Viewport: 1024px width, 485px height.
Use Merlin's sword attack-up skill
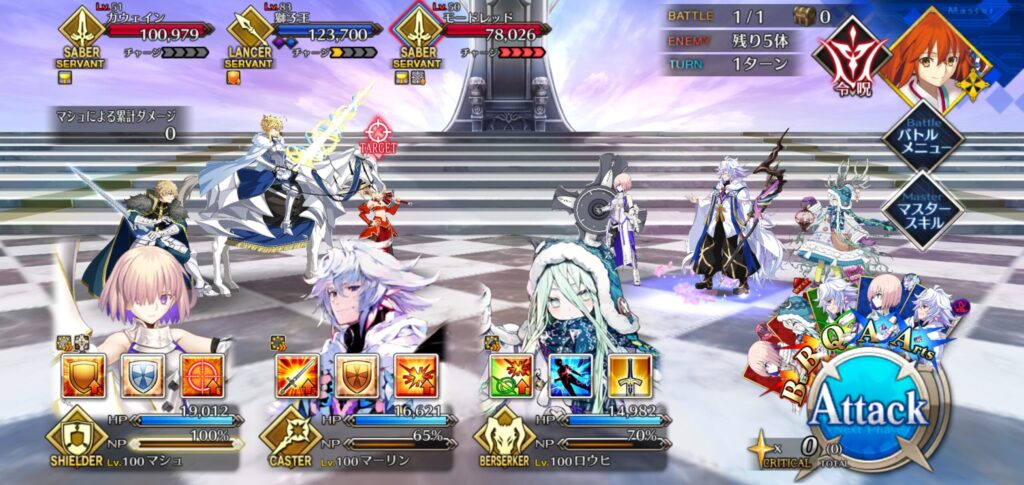296,375
